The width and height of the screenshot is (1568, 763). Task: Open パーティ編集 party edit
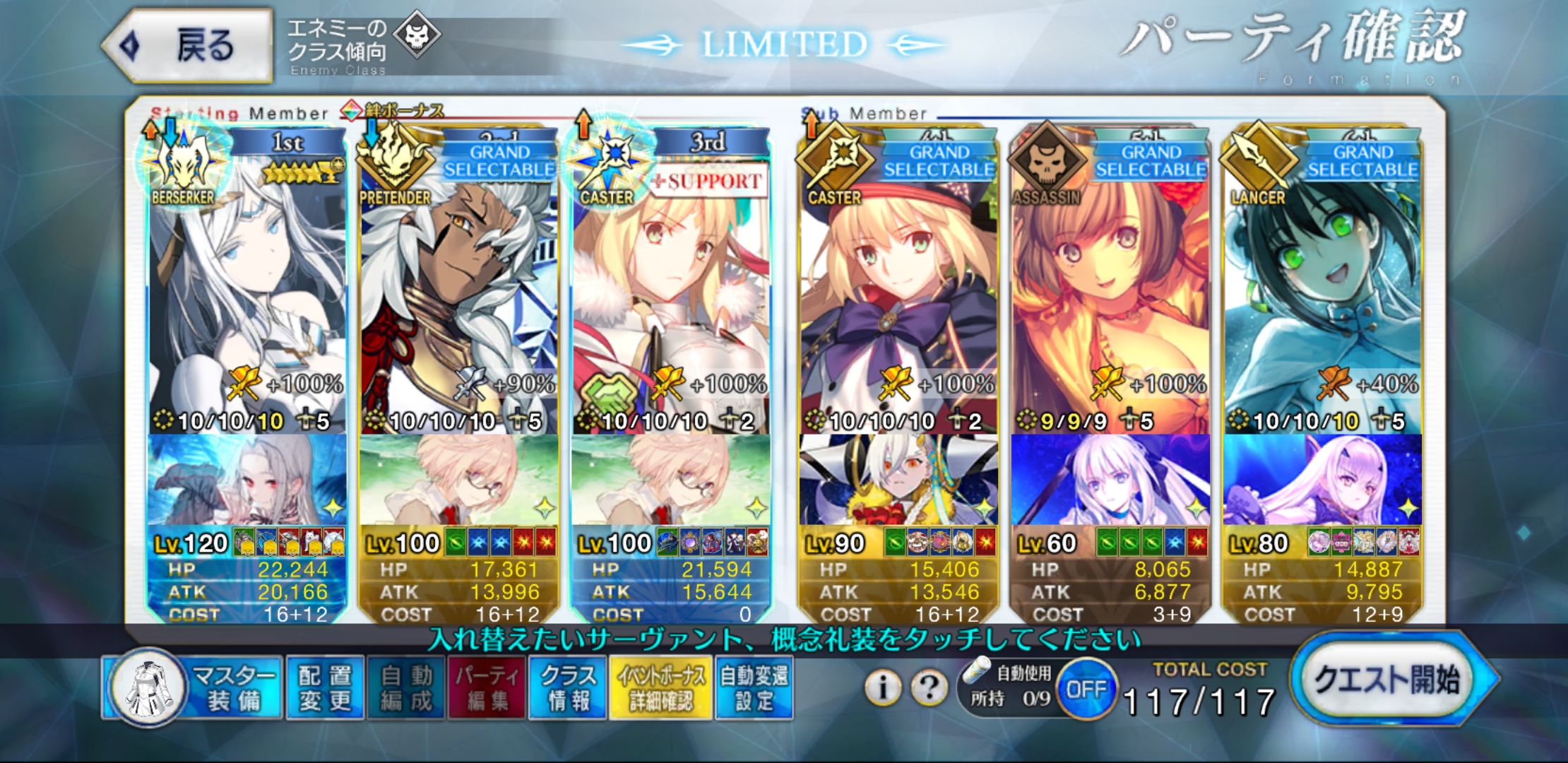(x=487, y=688)
